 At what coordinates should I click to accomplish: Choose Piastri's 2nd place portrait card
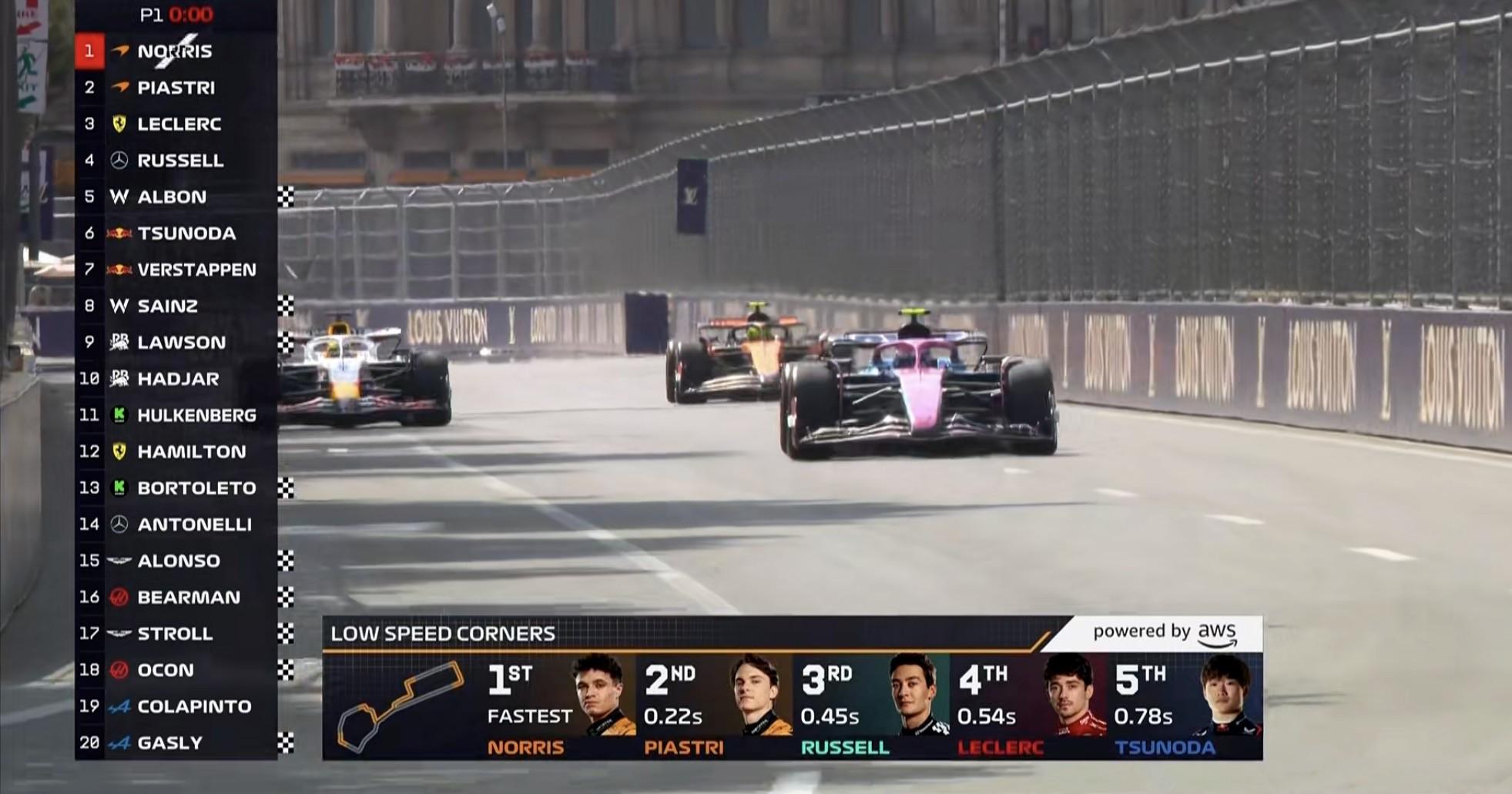point(716,706)
